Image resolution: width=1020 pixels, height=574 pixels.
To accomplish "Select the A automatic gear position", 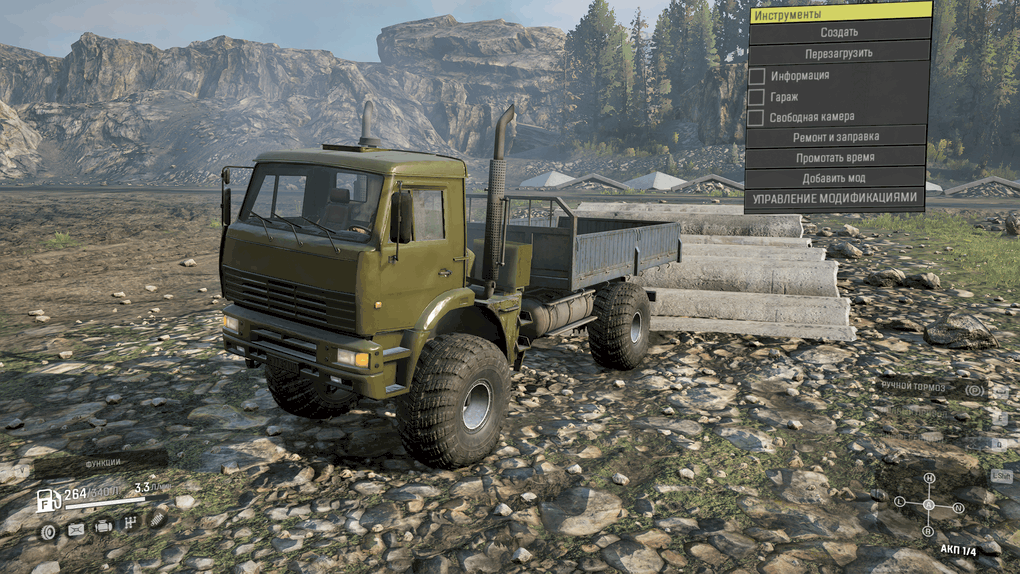I will pyautogui.click(x=928, y=505).
